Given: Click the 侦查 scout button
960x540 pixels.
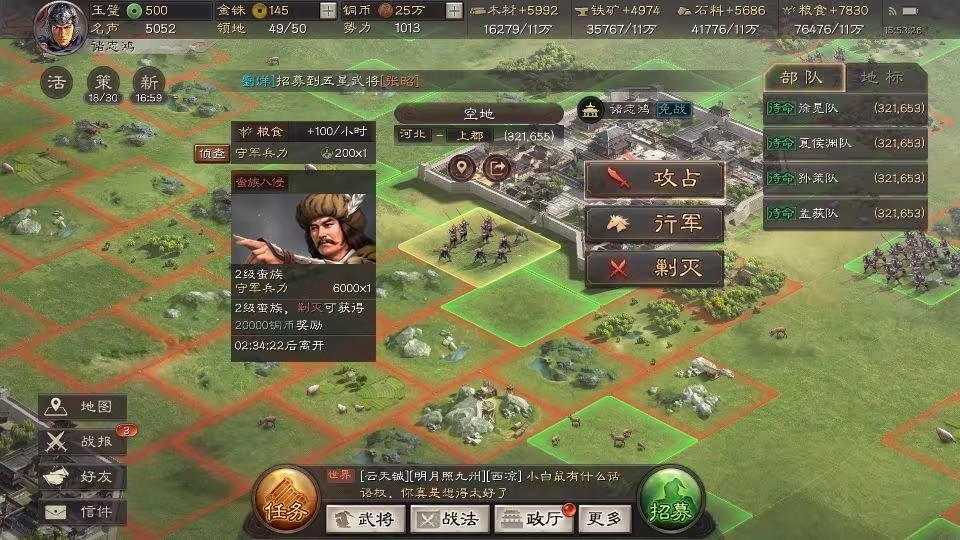Looking at the screenshot, I should tap(212, 153).
